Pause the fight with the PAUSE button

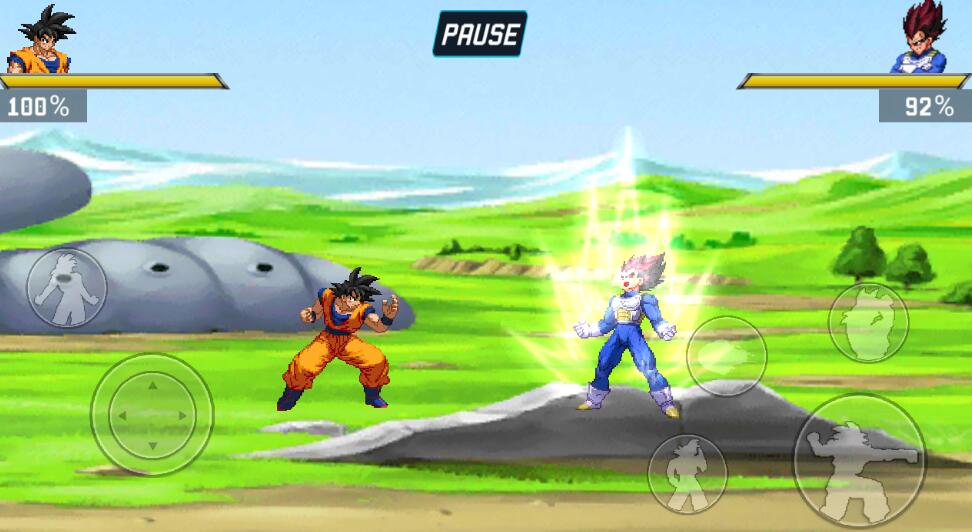click(x=480, y=34)
